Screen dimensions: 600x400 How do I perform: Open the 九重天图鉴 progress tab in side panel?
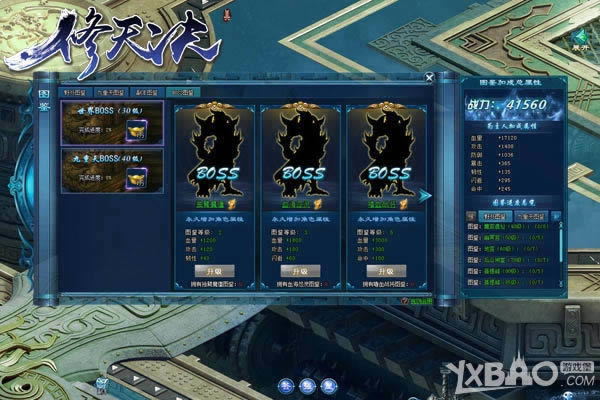click(x=530, y=215)
